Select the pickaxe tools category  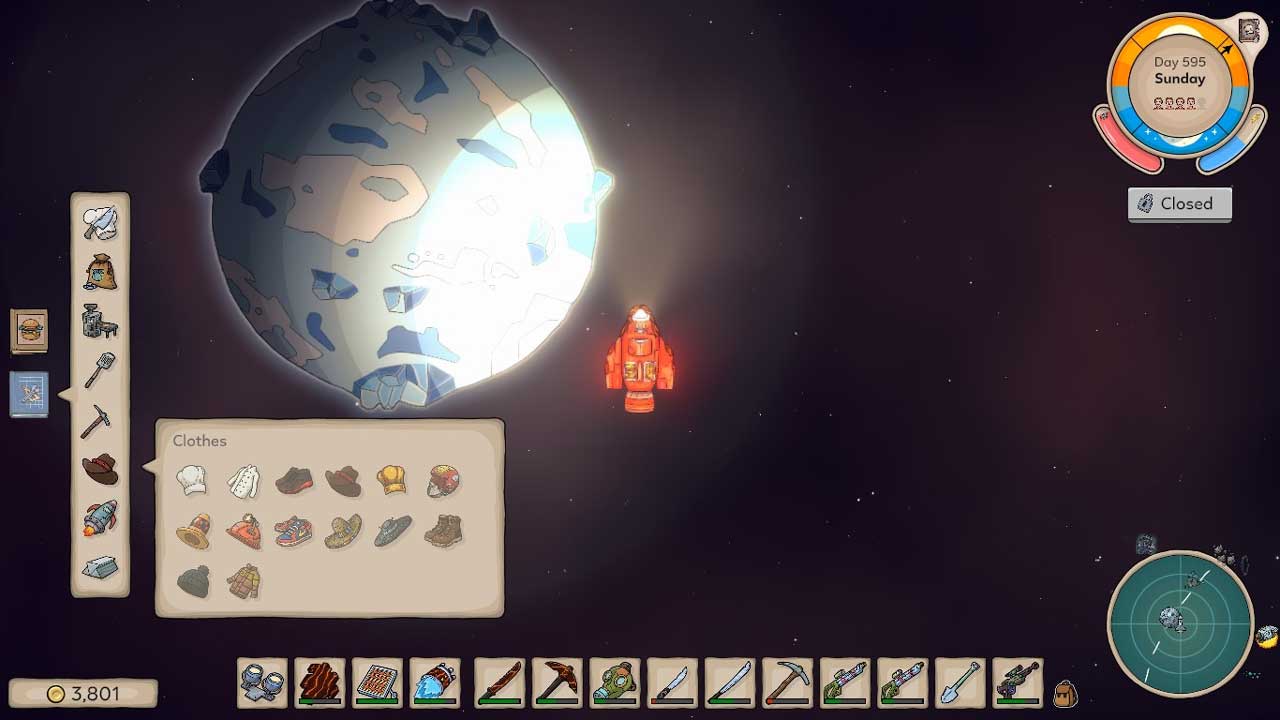(96, 420)
